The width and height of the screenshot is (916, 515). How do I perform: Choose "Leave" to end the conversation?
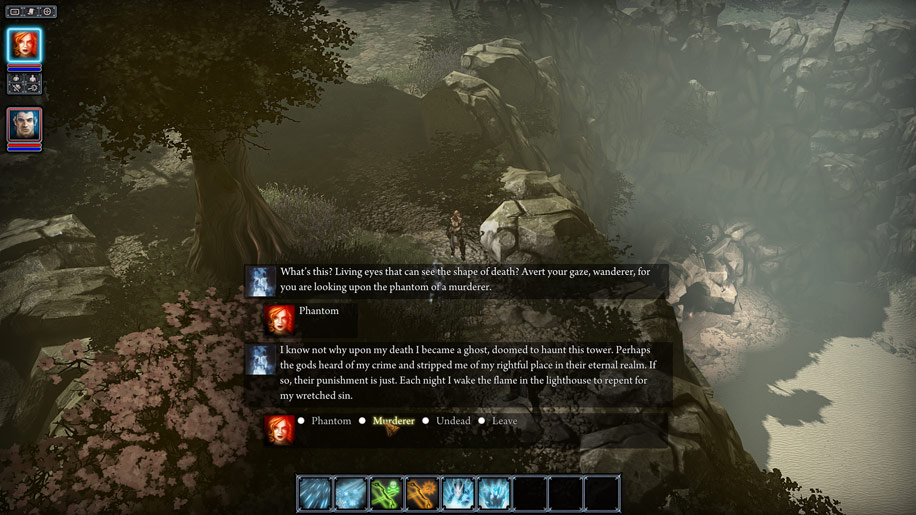tap(504, 421)
